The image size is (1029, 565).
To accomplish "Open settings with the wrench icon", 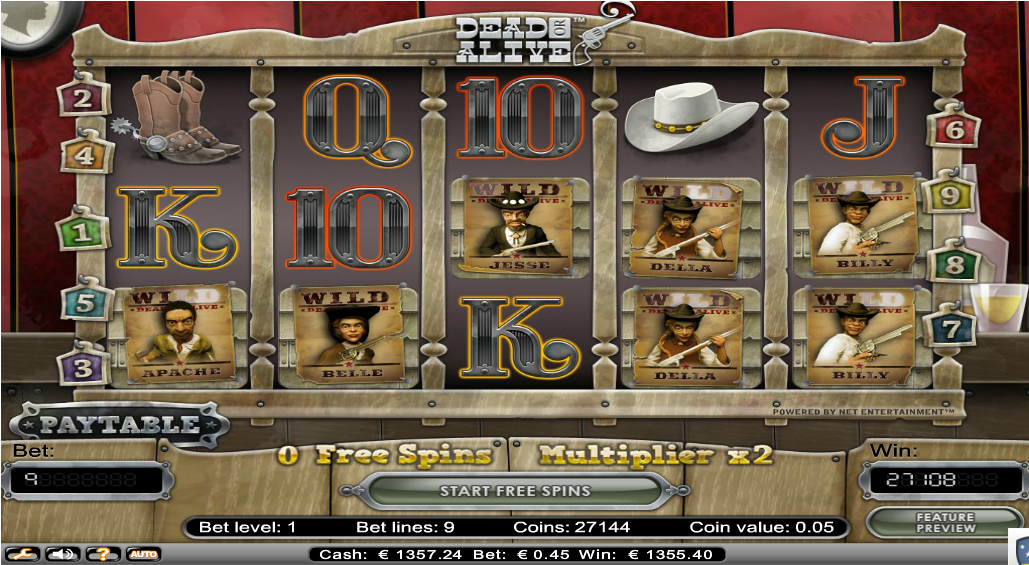I will click(x=18, y=553).
